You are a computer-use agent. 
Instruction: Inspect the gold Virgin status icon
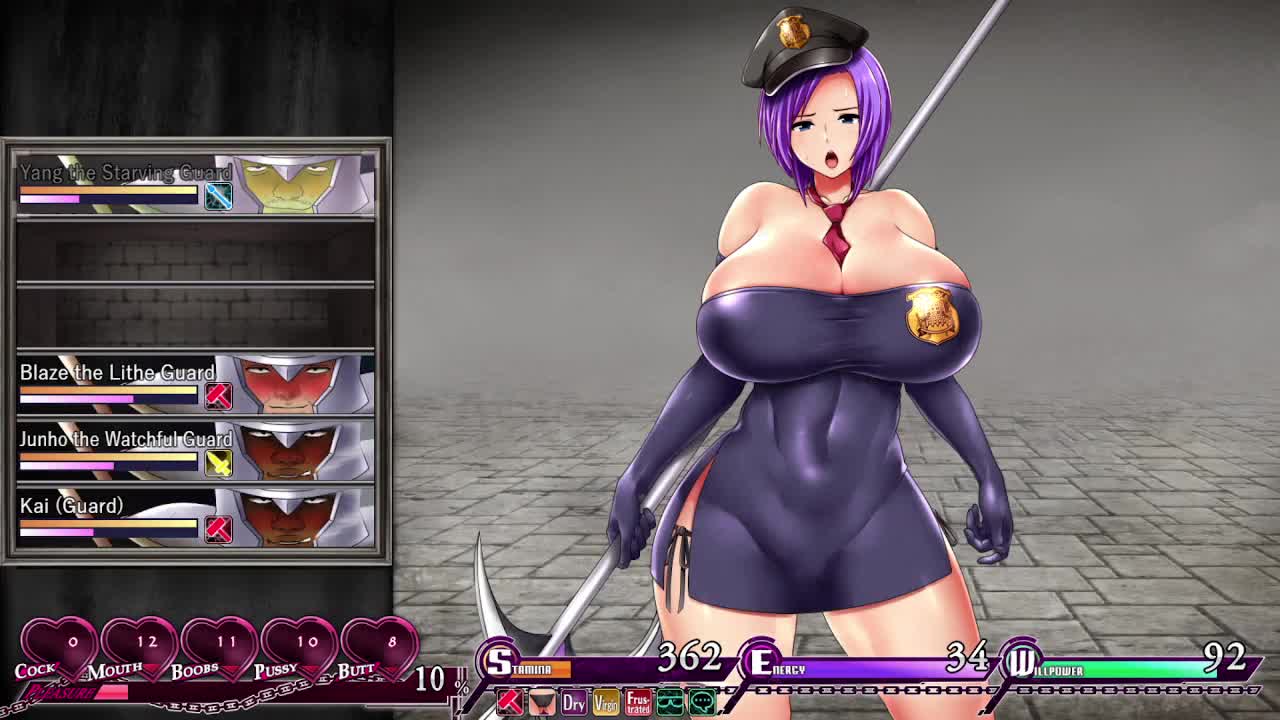(606, 703)
